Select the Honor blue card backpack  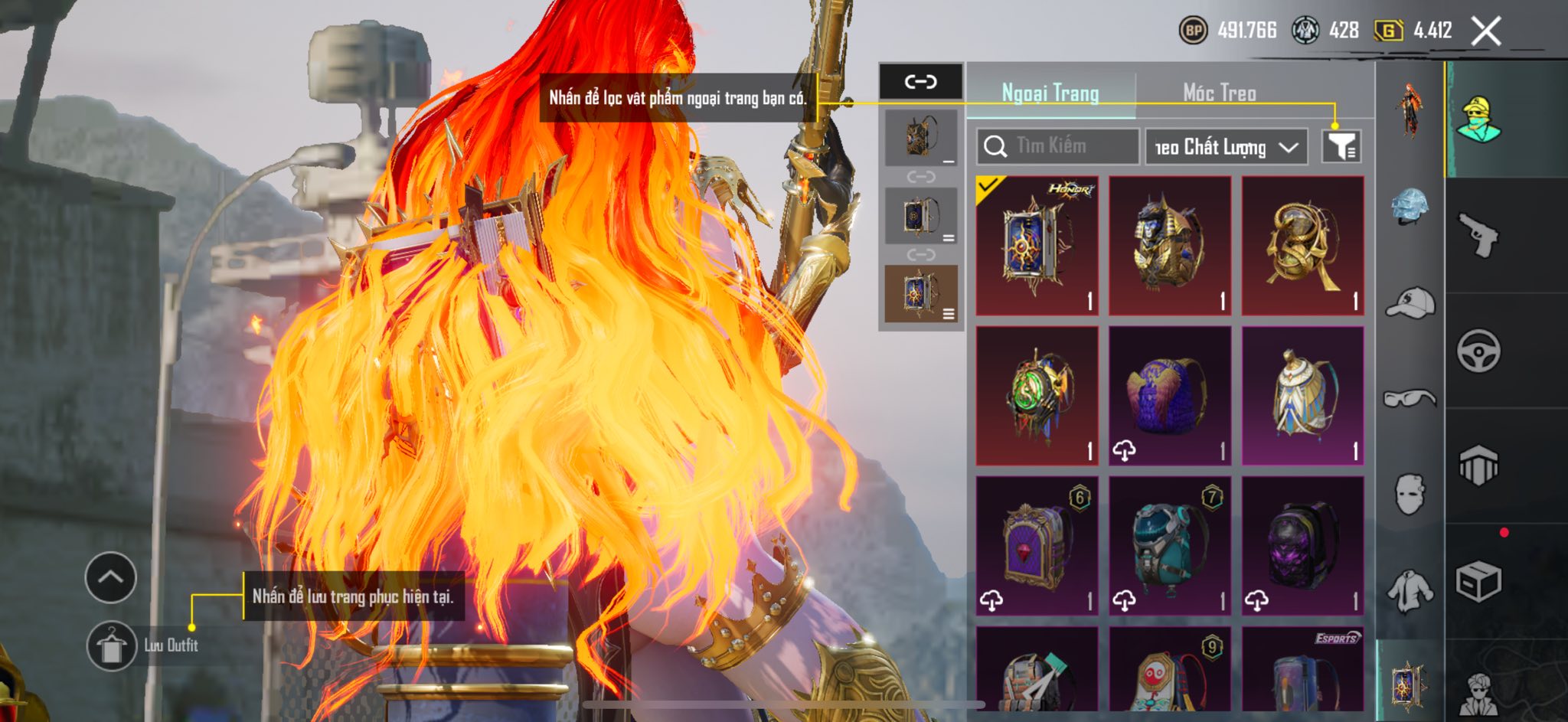[1037, 246]
